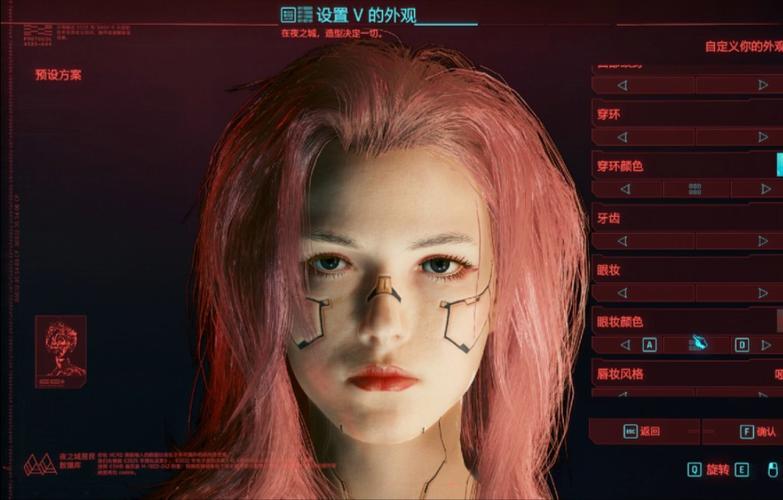Open the 预设方案 presets panel

coord(58,75)
